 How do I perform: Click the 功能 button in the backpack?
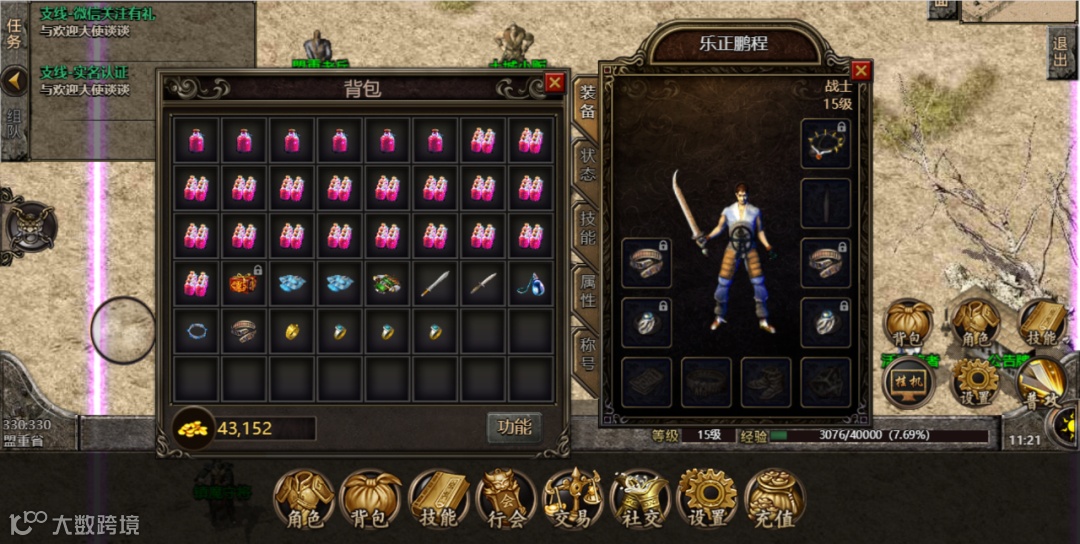[x=514, y=427]
